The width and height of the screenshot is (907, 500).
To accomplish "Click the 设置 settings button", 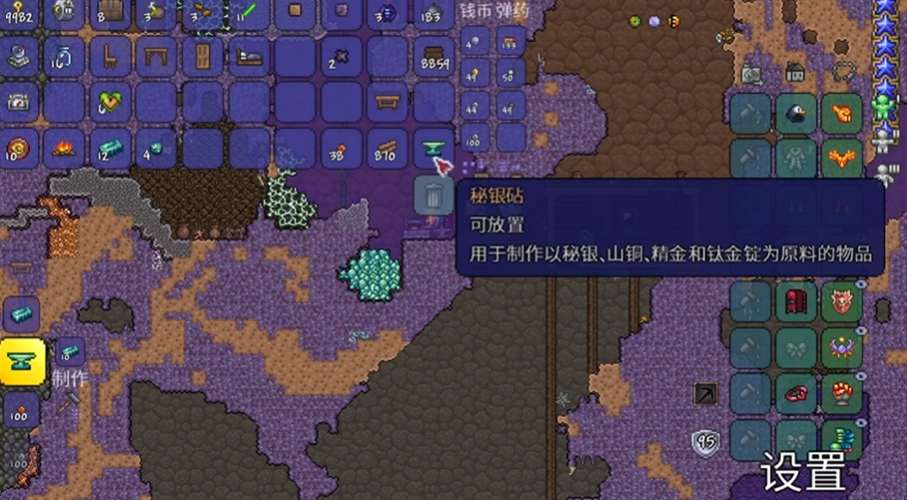I will (x=804, y=470).
